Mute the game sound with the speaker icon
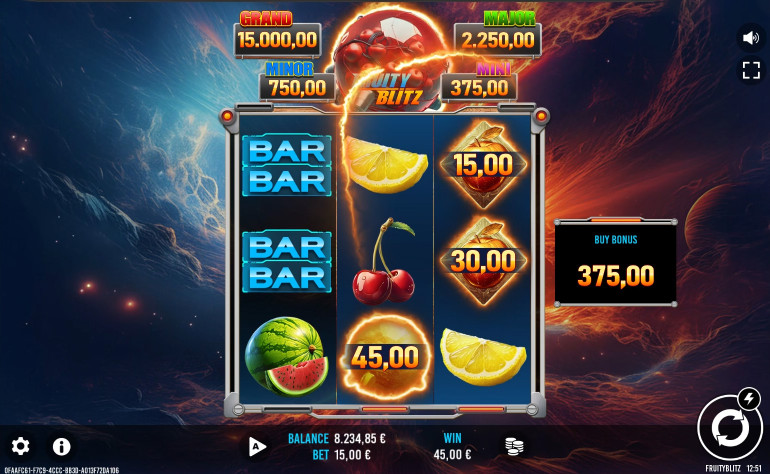770x474 pixels. tap(750, 38)
